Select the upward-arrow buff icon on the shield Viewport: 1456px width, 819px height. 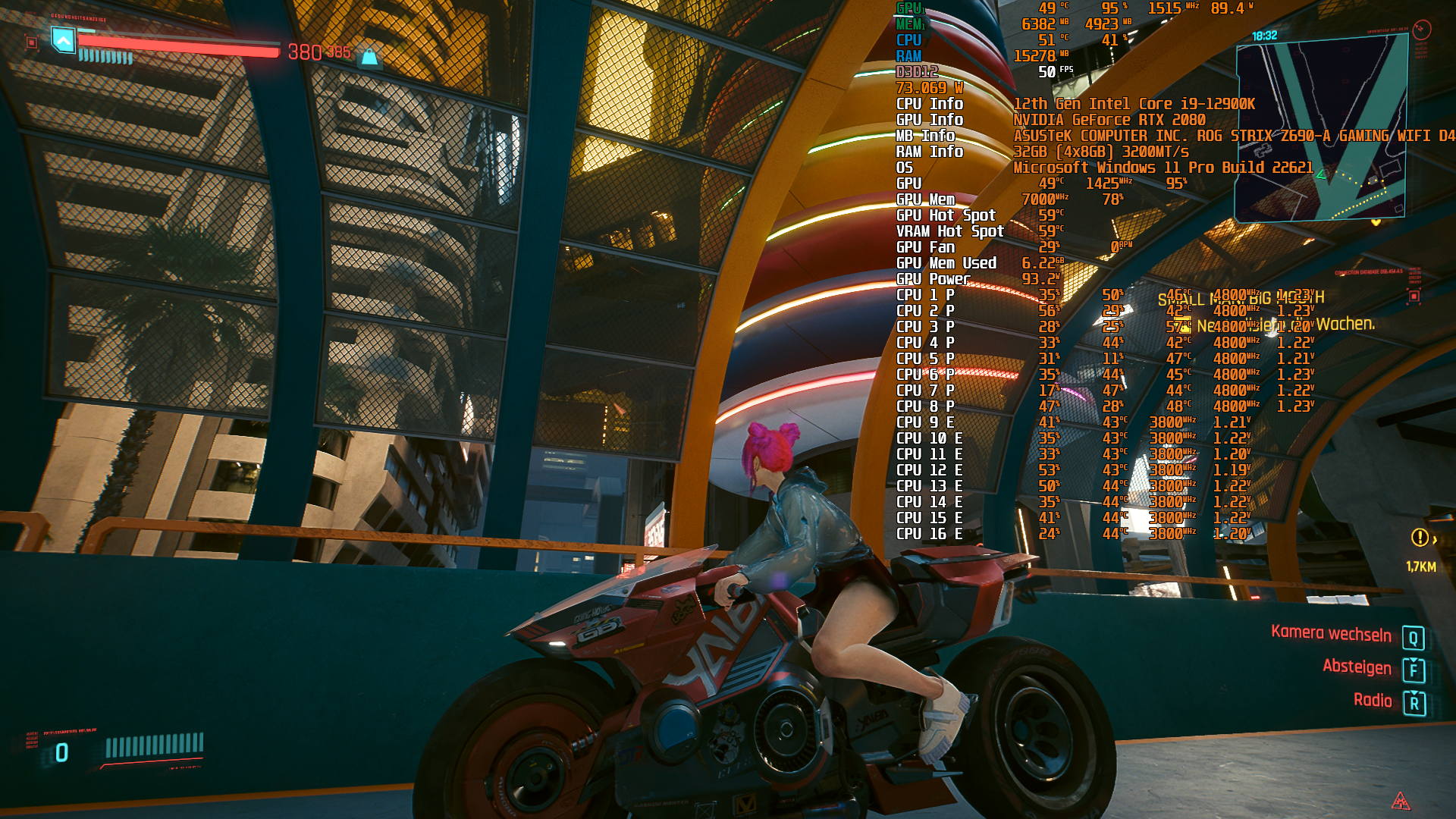coord(64,41)
